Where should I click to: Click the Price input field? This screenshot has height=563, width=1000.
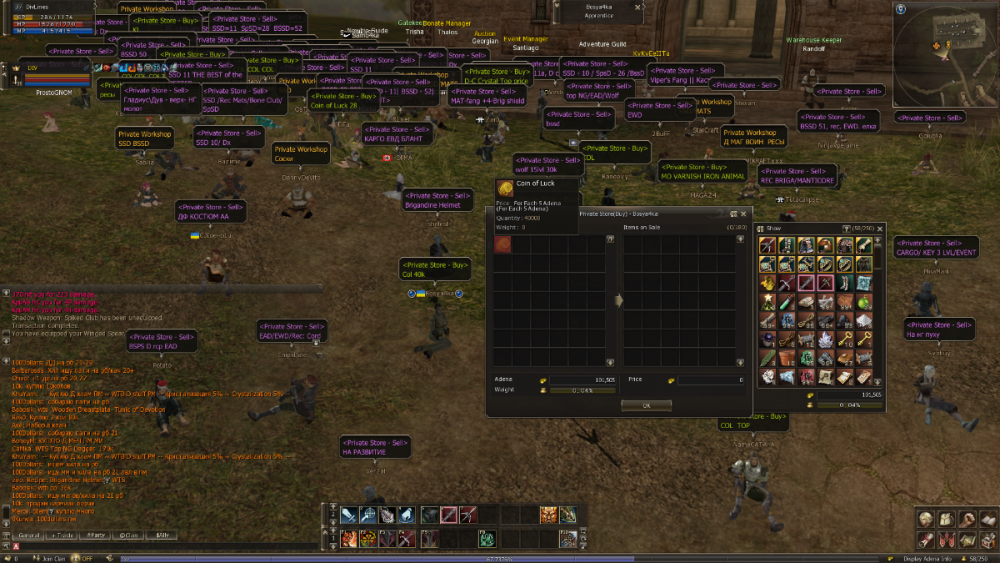point(711,380)
